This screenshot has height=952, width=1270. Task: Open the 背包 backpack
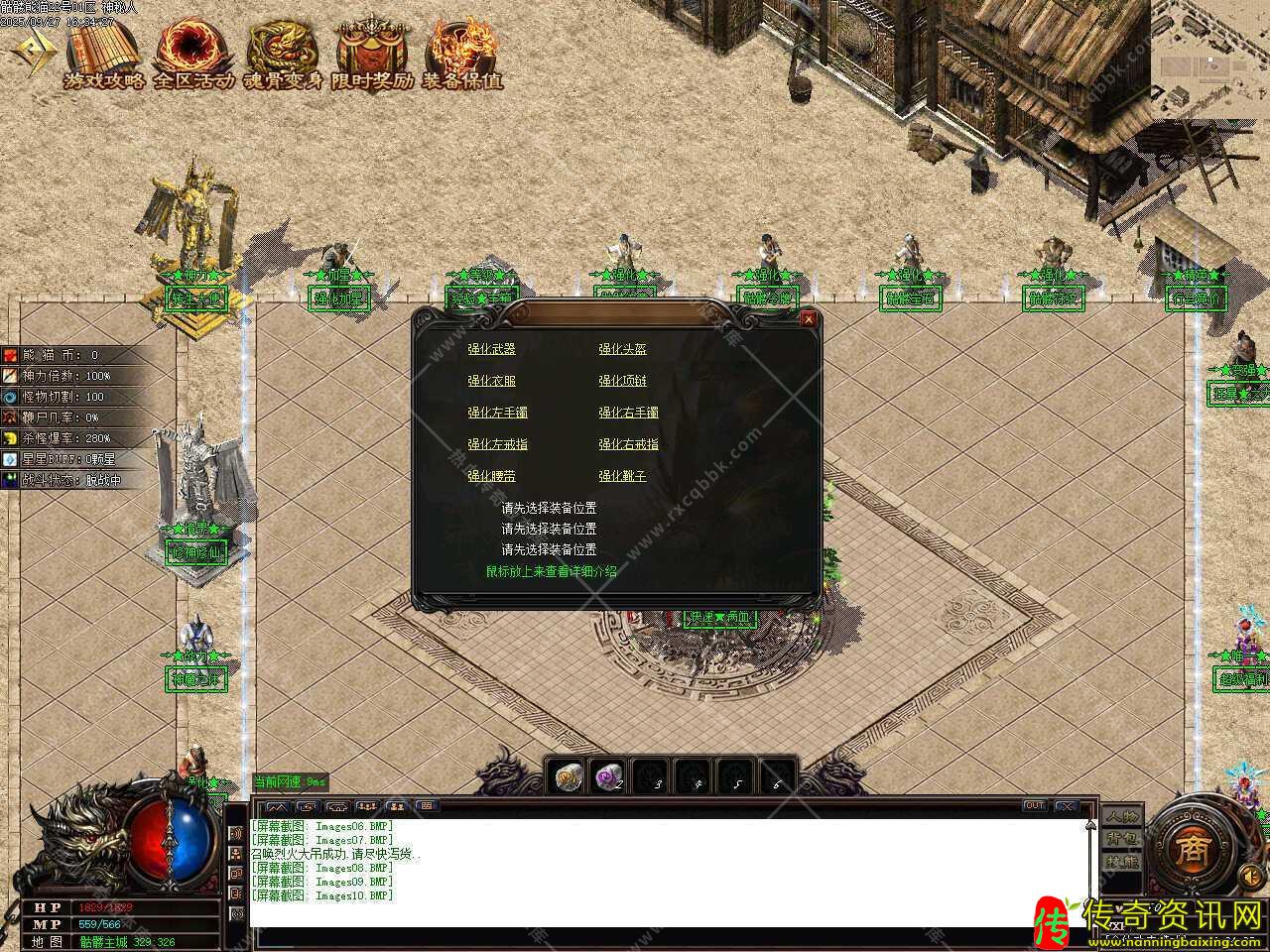1122,839
